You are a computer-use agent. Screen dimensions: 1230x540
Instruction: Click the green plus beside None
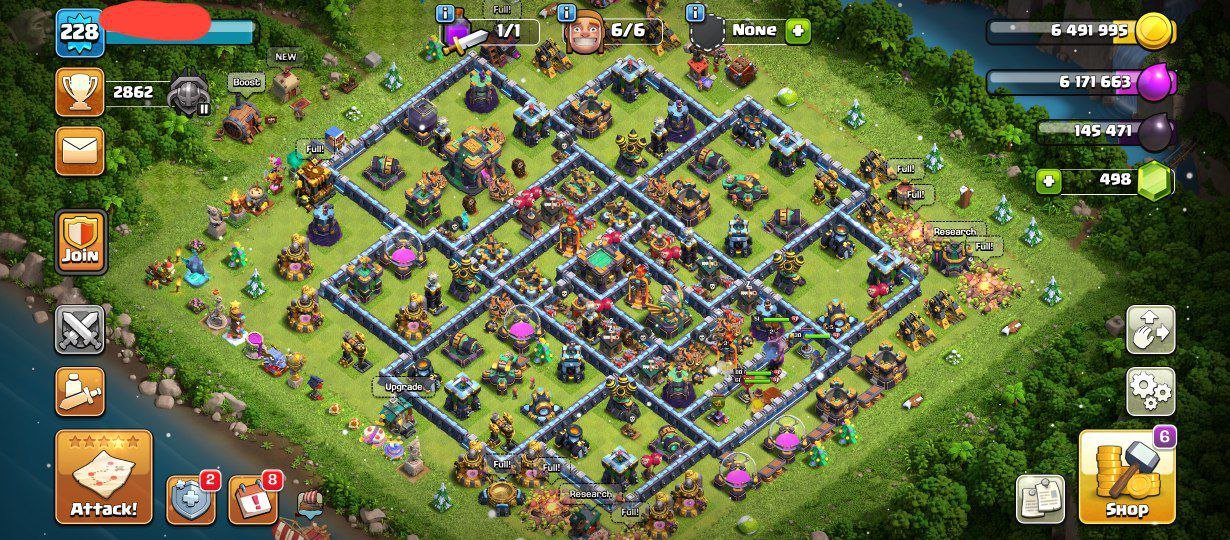pyautogui.click(x=797, y=30)
